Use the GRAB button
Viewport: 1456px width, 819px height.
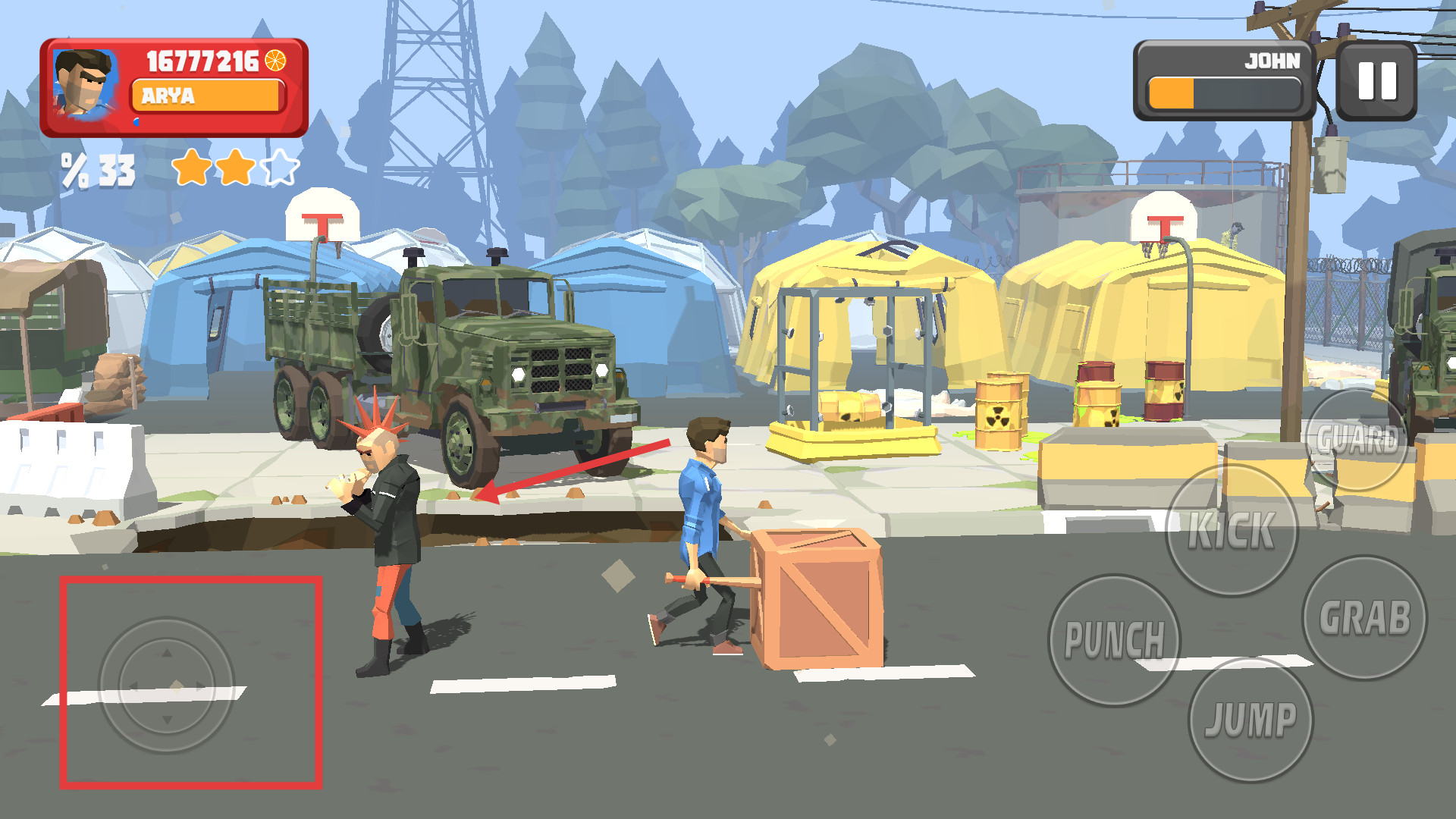[1364, 617]
